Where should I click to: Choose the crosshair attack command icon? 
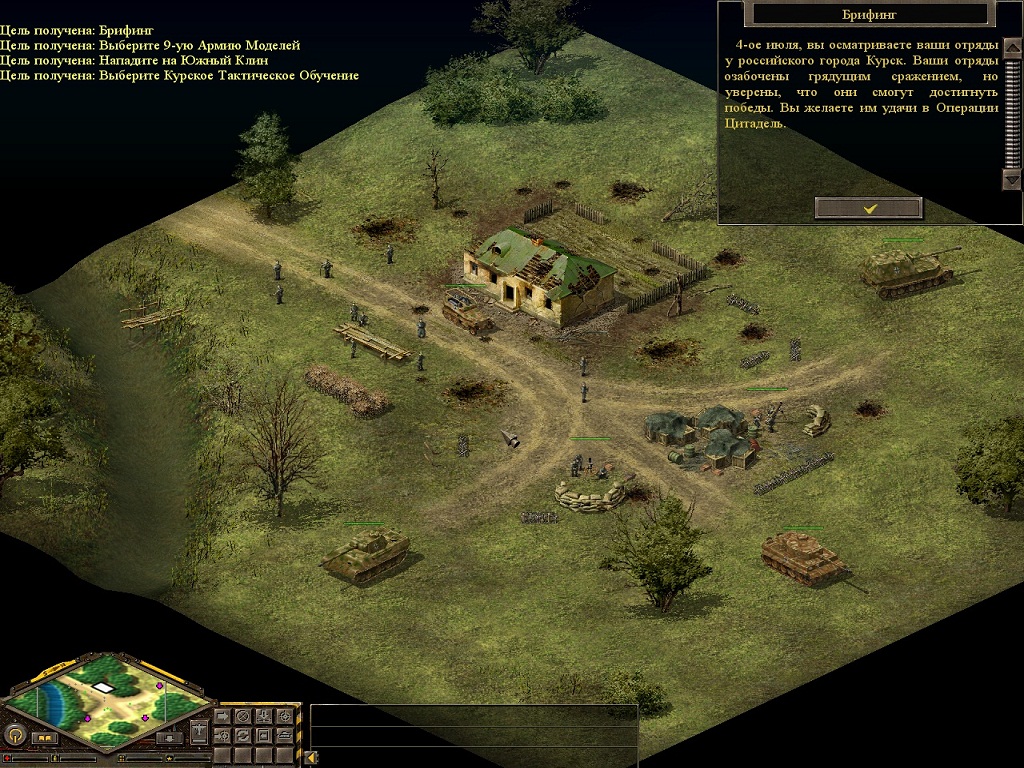click(x=285, y=716)
